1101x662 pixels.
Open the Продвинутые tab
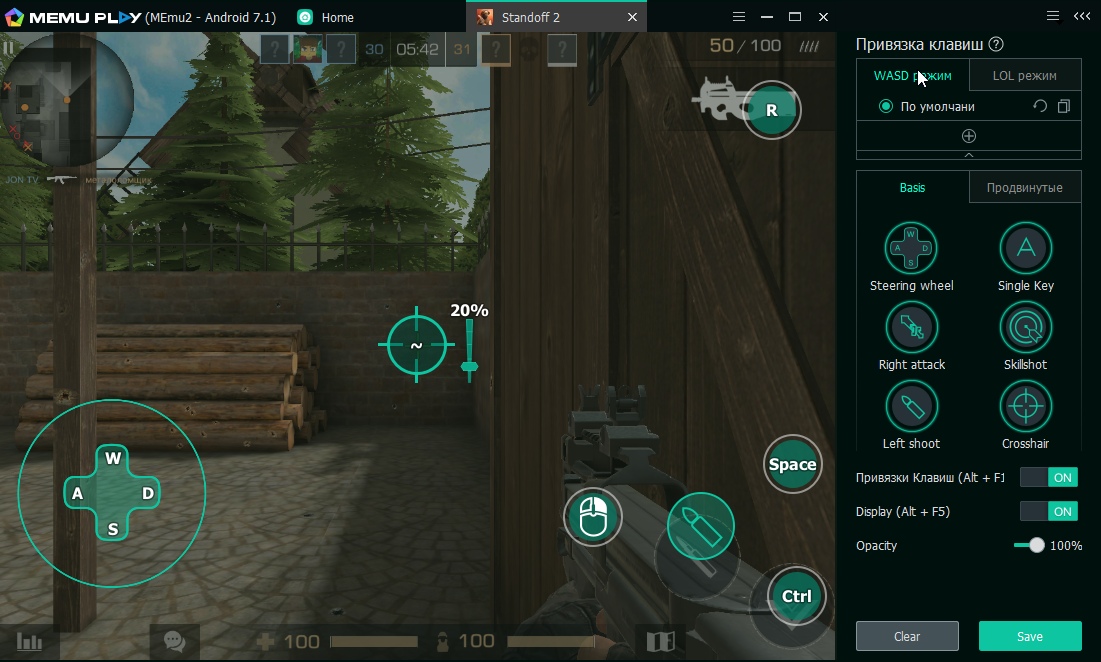(1024, 187)
